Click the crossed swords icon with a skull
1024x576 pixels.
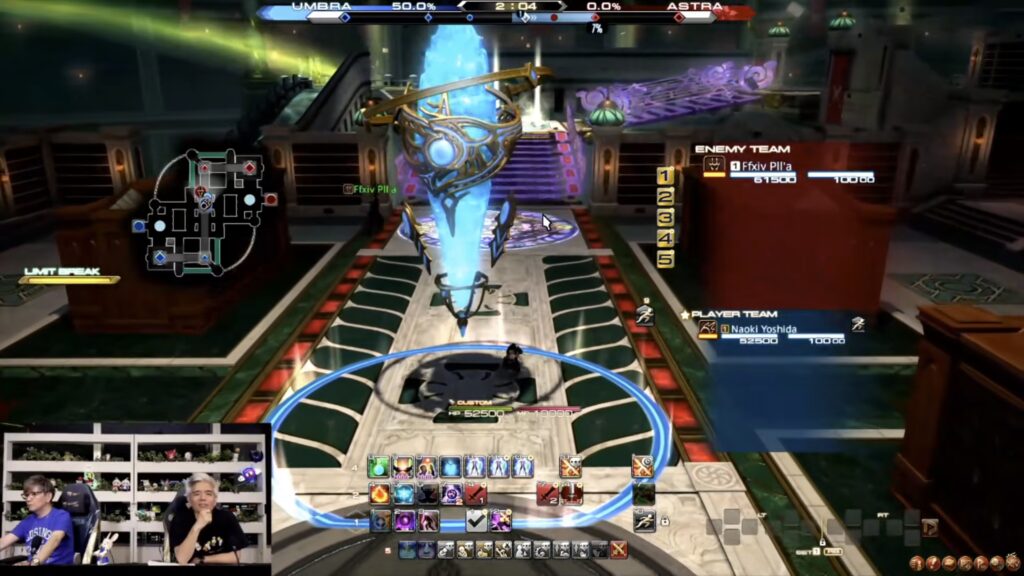point(571,467)
